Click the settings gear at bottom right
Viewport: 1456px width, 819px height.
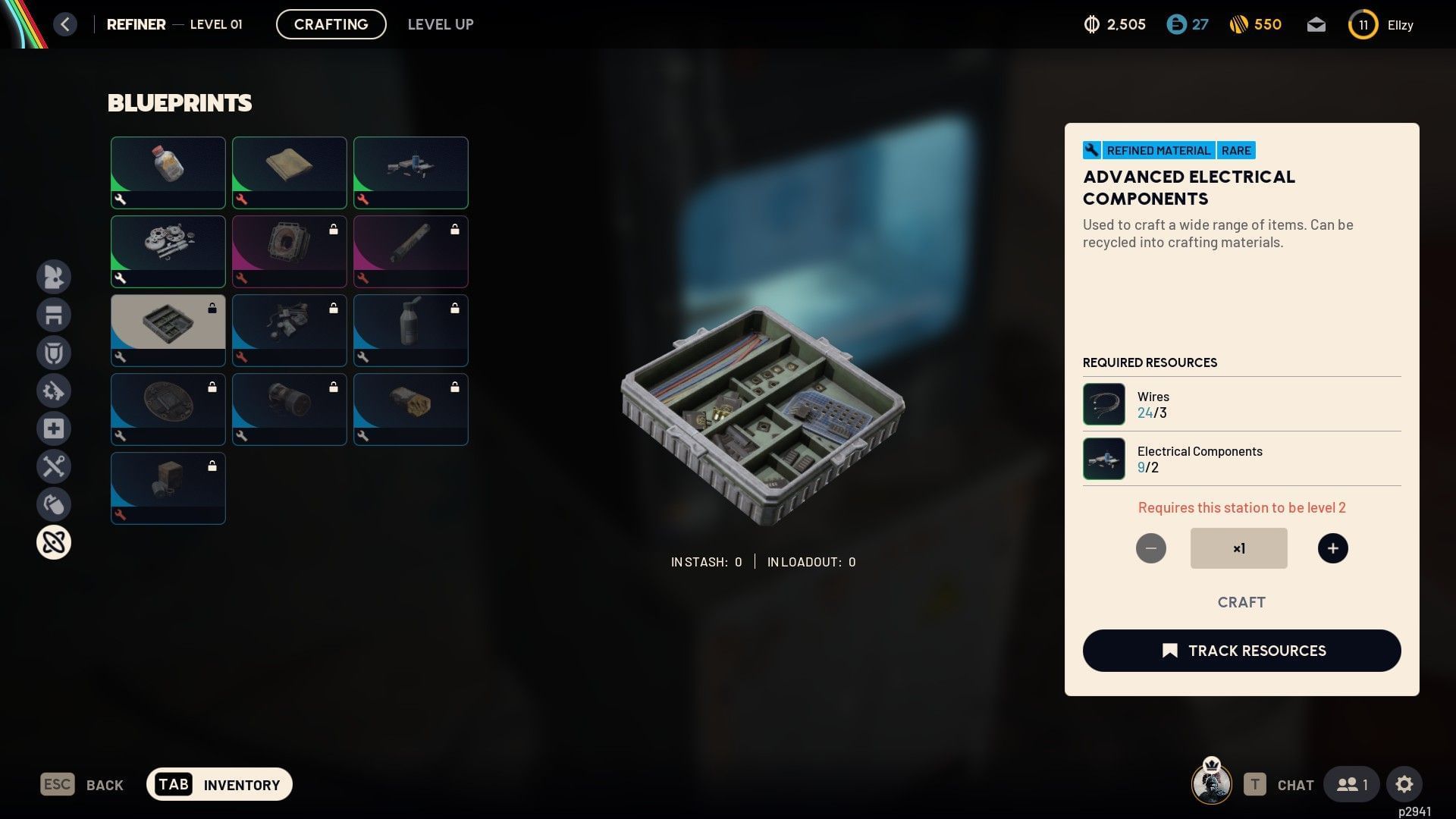1405,784
